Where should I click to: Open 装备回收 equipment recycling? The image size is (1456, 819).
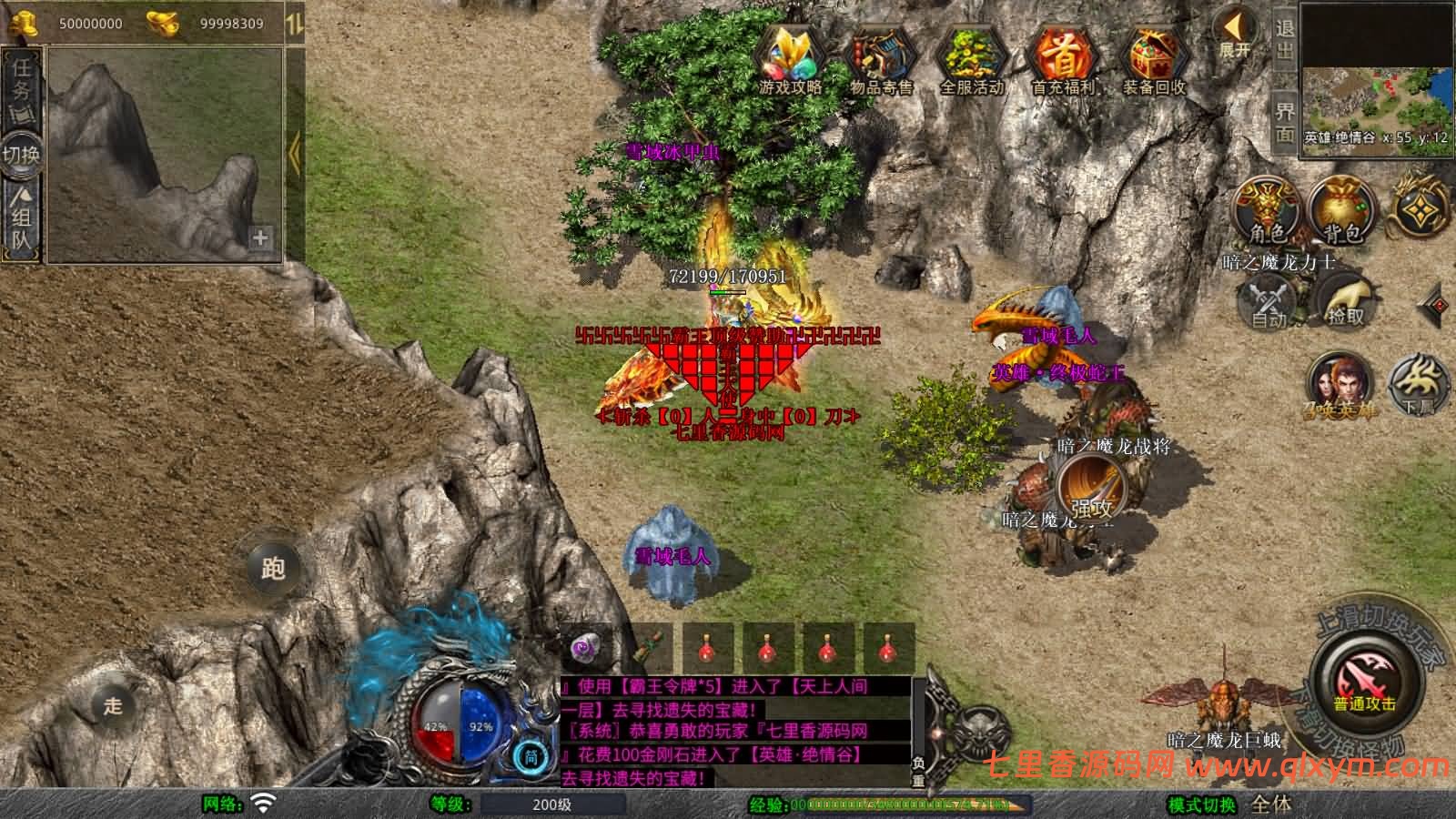coord(1153,61)
